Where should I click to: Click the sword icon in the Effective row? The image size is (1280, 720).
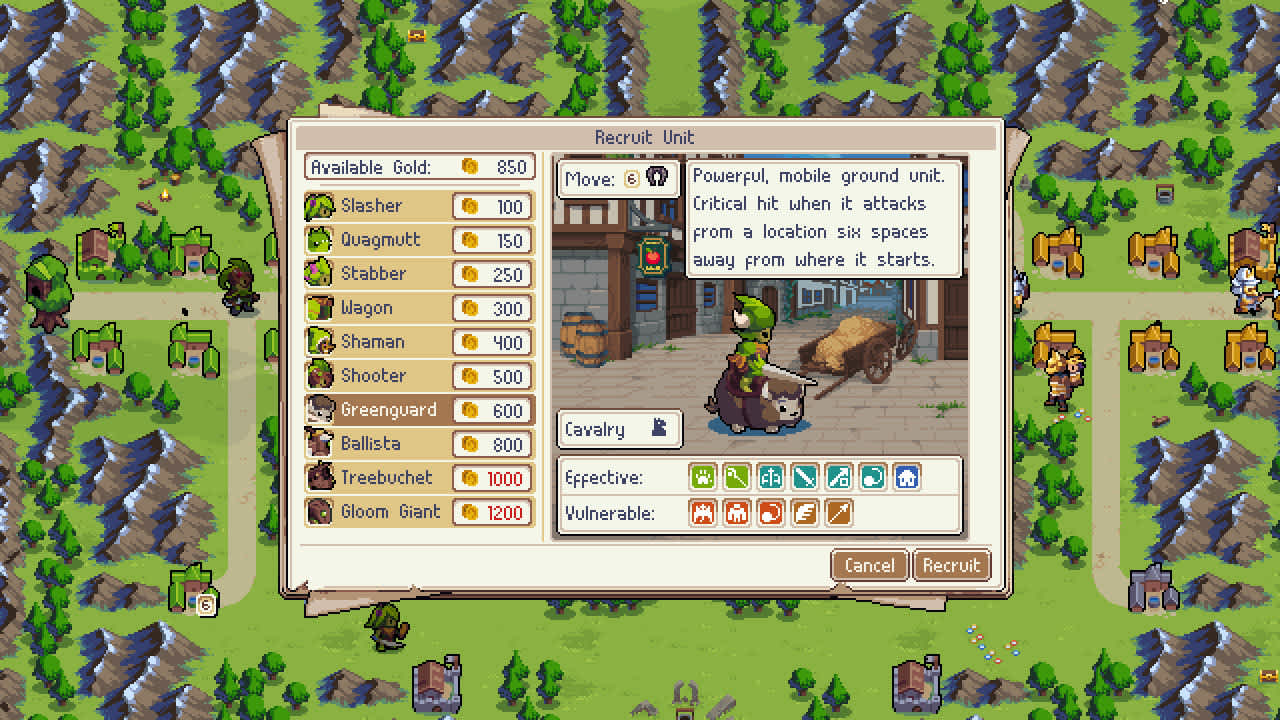pyautogui.click(x=805, y=477)
